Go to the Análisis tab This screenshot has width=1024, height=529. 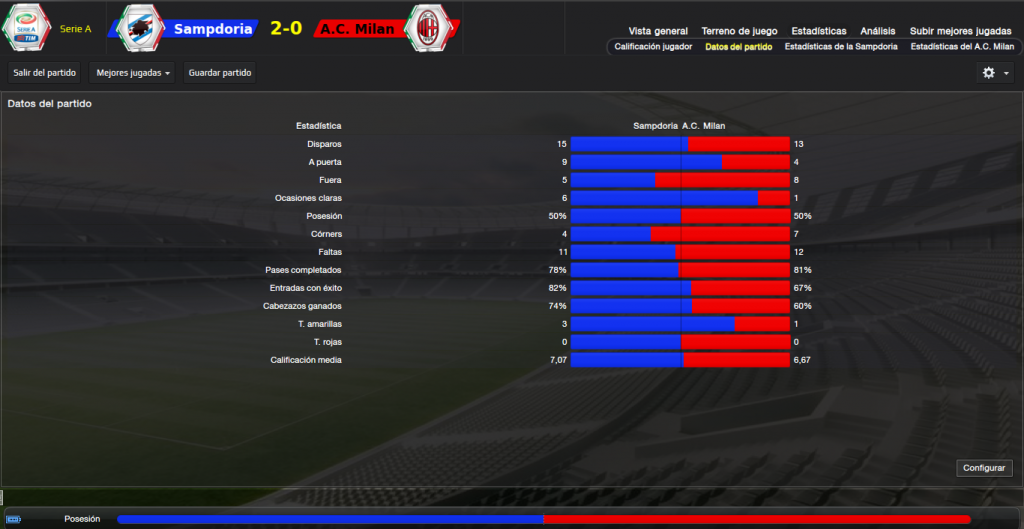tap(876, 31)
